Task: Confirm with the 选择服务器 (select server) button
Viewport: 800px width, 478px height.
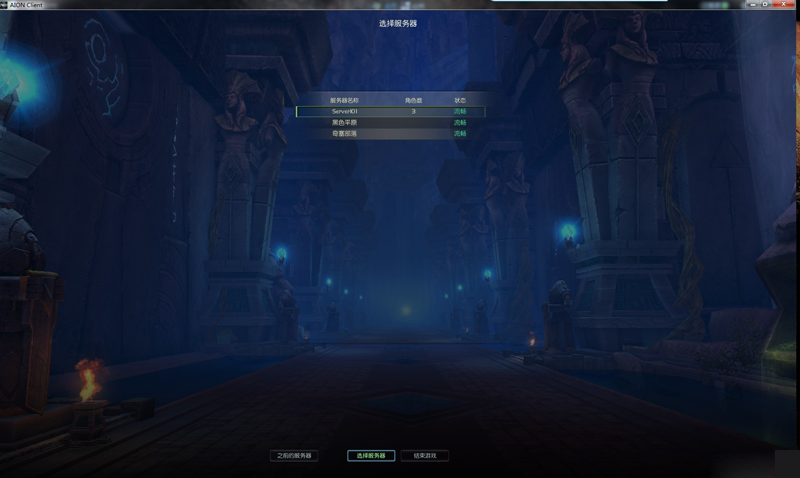Action: click(371, 456)
